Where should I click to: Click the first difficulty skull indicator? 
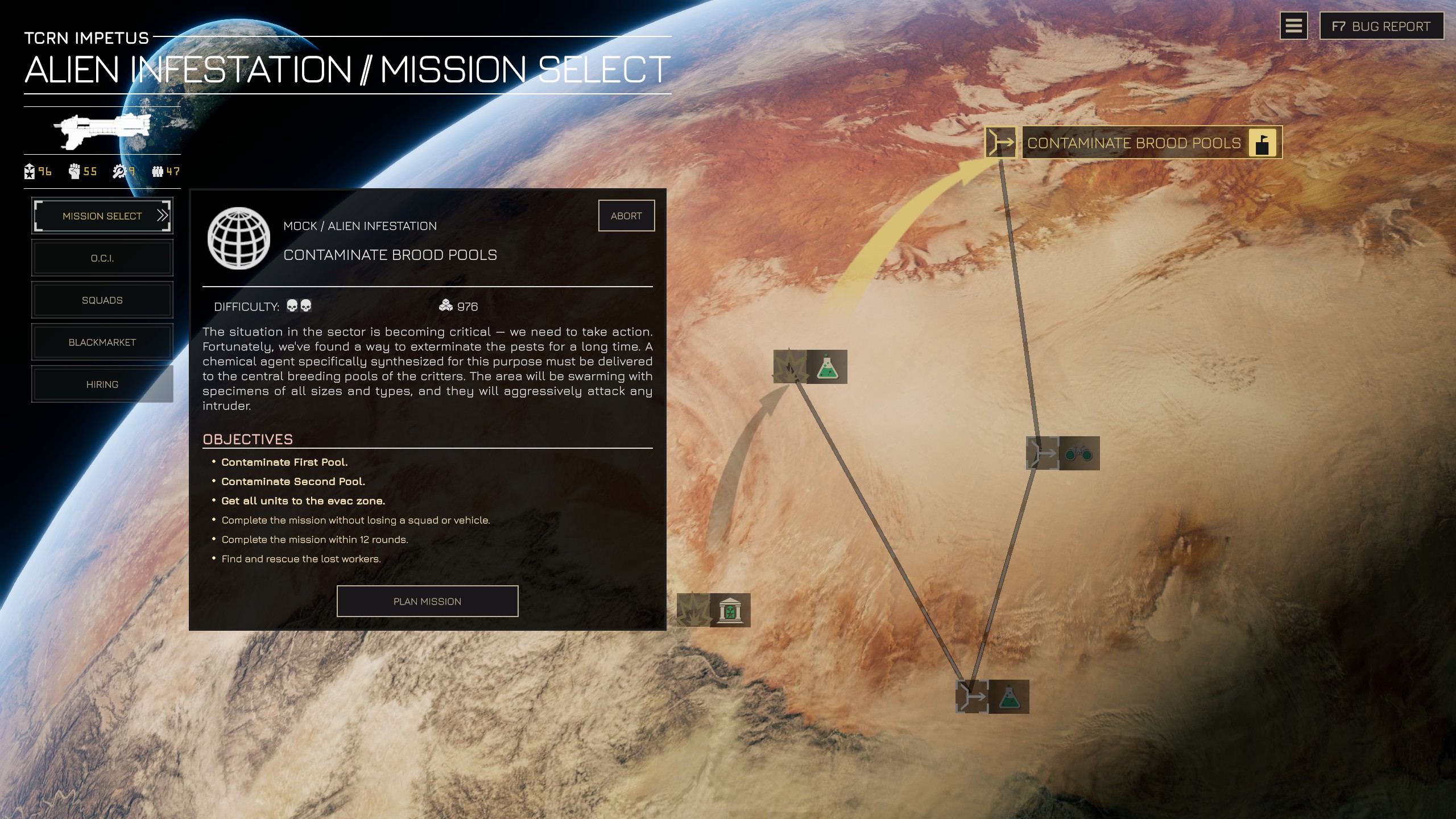click(292, 305)
